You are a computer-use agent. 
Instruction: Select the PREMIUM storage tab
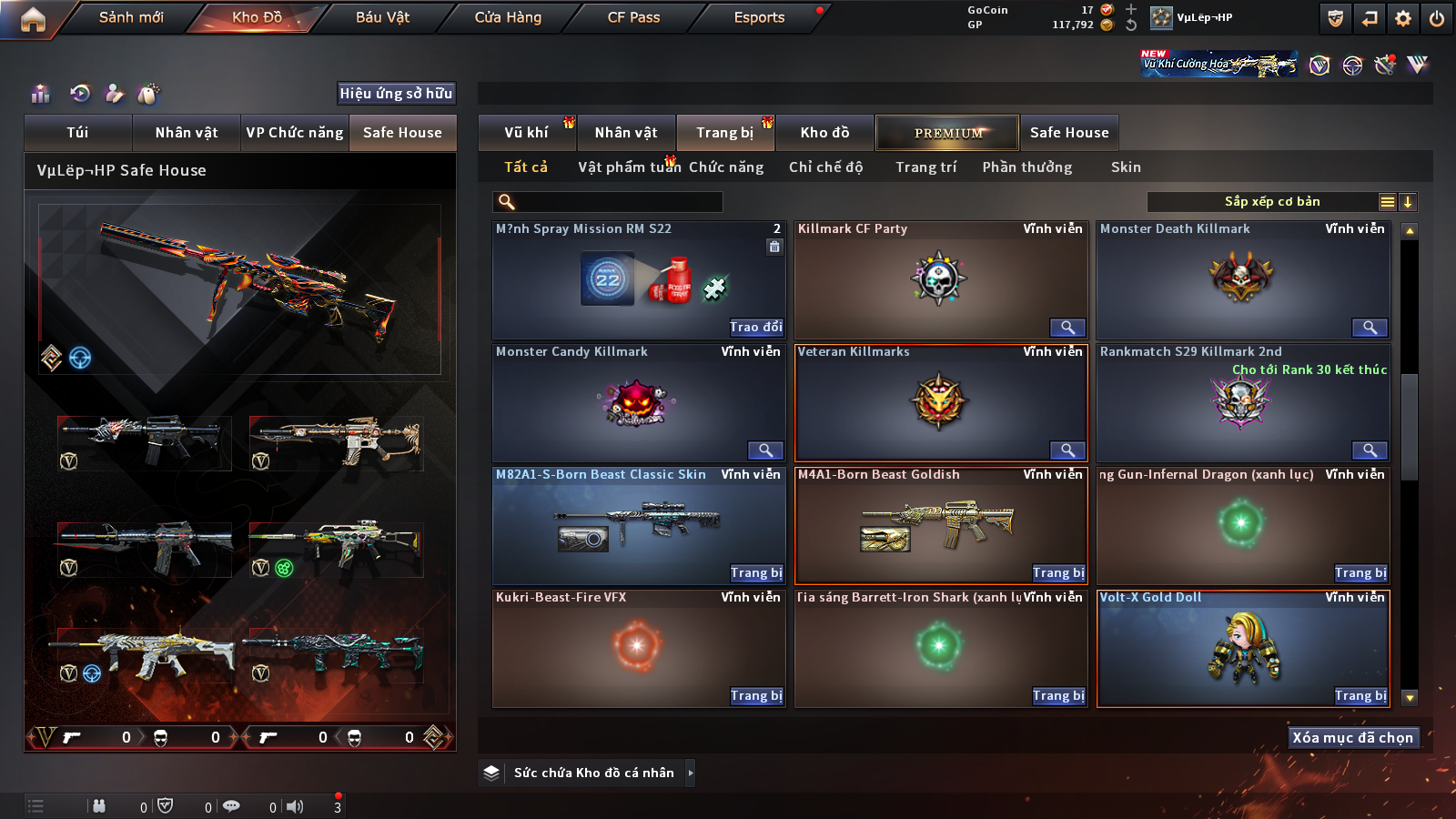point(948,133)
